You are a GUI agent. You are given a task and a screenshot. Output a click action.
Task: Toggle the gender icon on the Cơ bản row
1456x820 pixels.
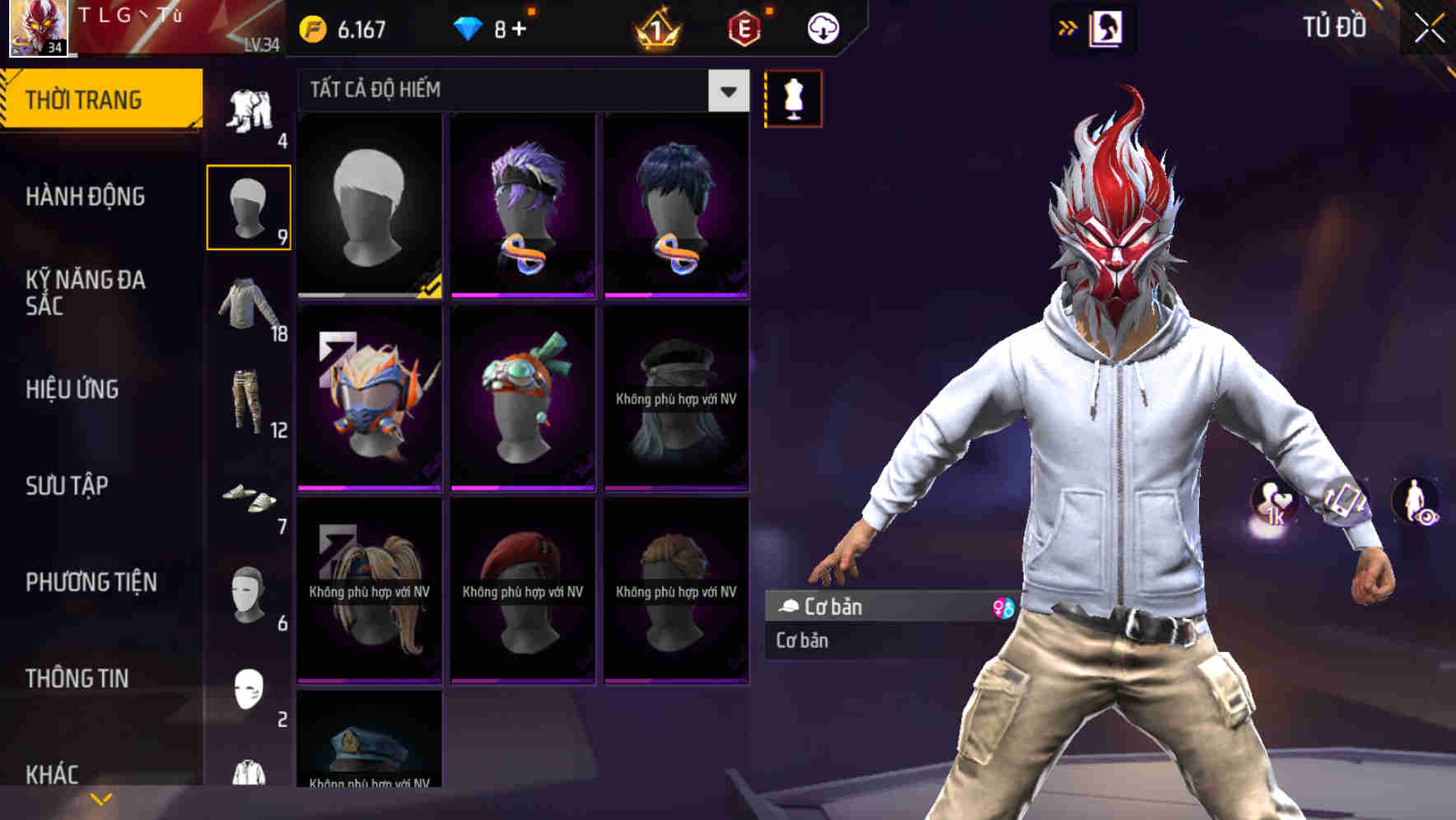point(1004,608)
